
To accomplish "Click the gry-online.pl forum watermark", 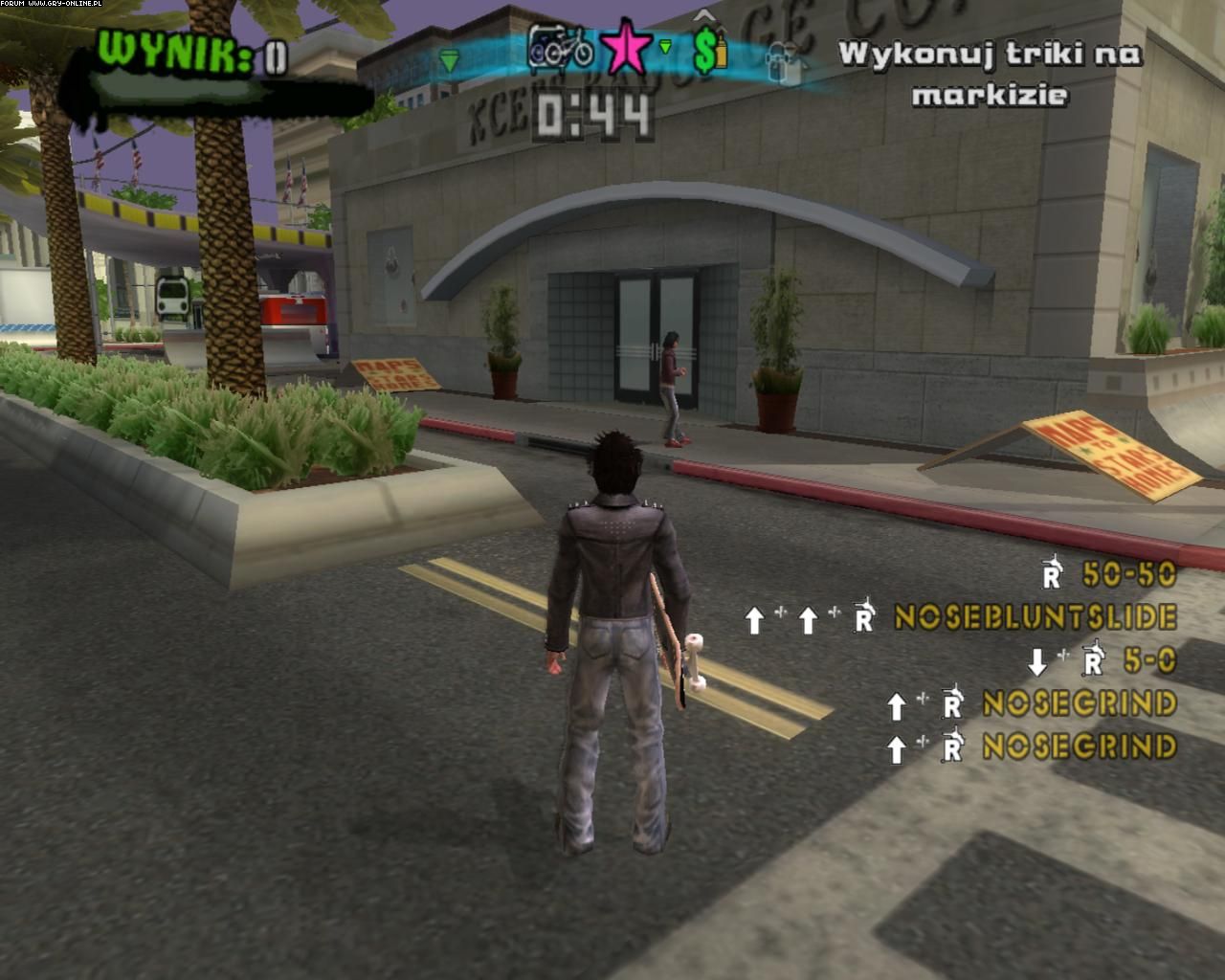I will click(52, 5).
